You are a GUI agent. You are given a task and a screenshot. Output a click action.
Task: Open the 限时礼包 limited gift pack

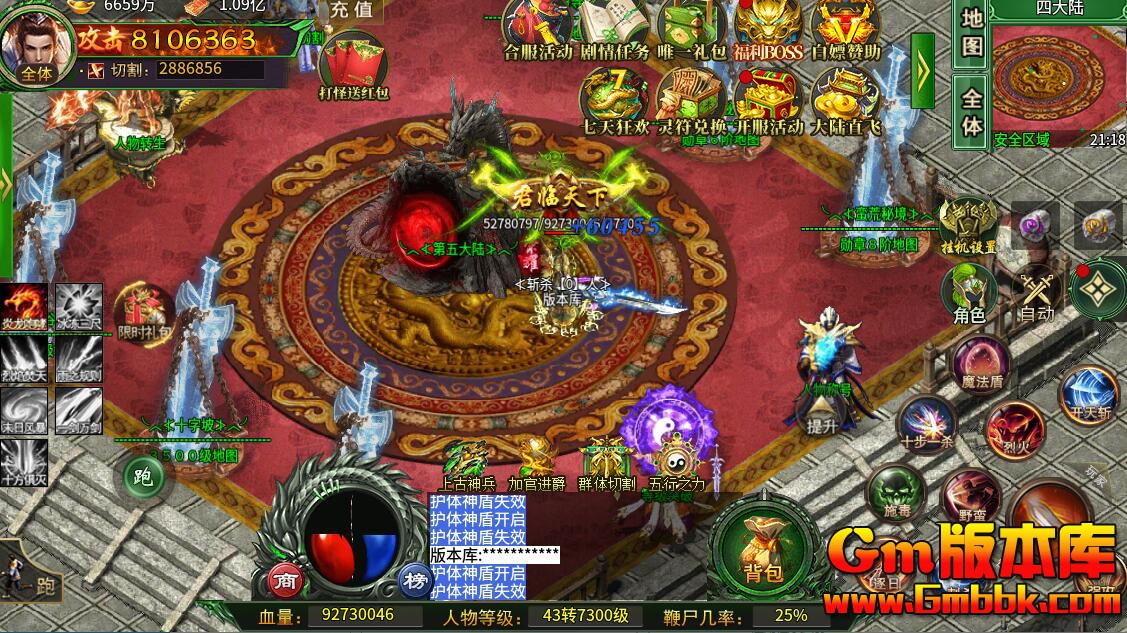point(144,311)
